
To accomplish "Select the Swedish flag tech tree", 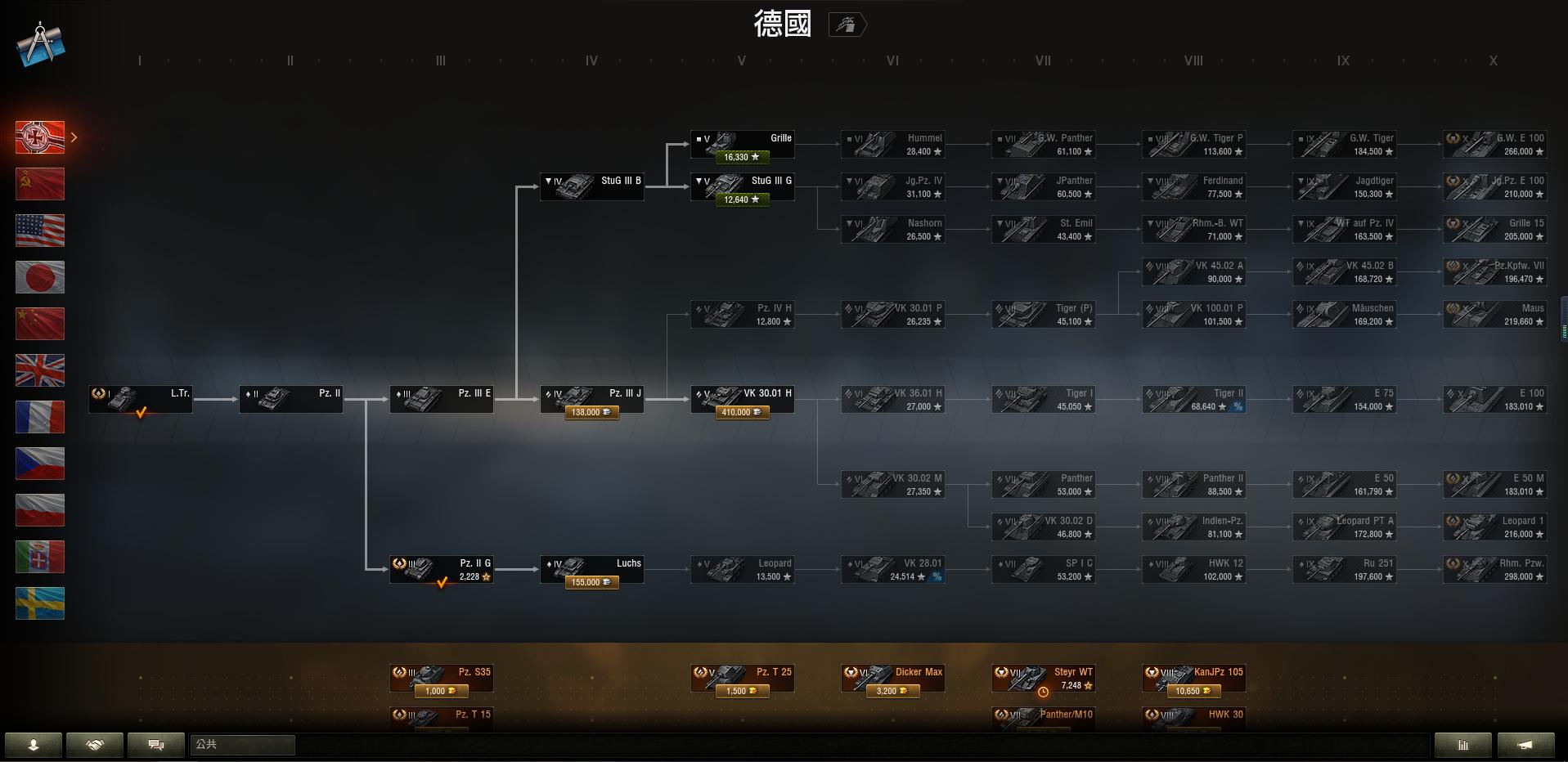I will click(40, 603).
